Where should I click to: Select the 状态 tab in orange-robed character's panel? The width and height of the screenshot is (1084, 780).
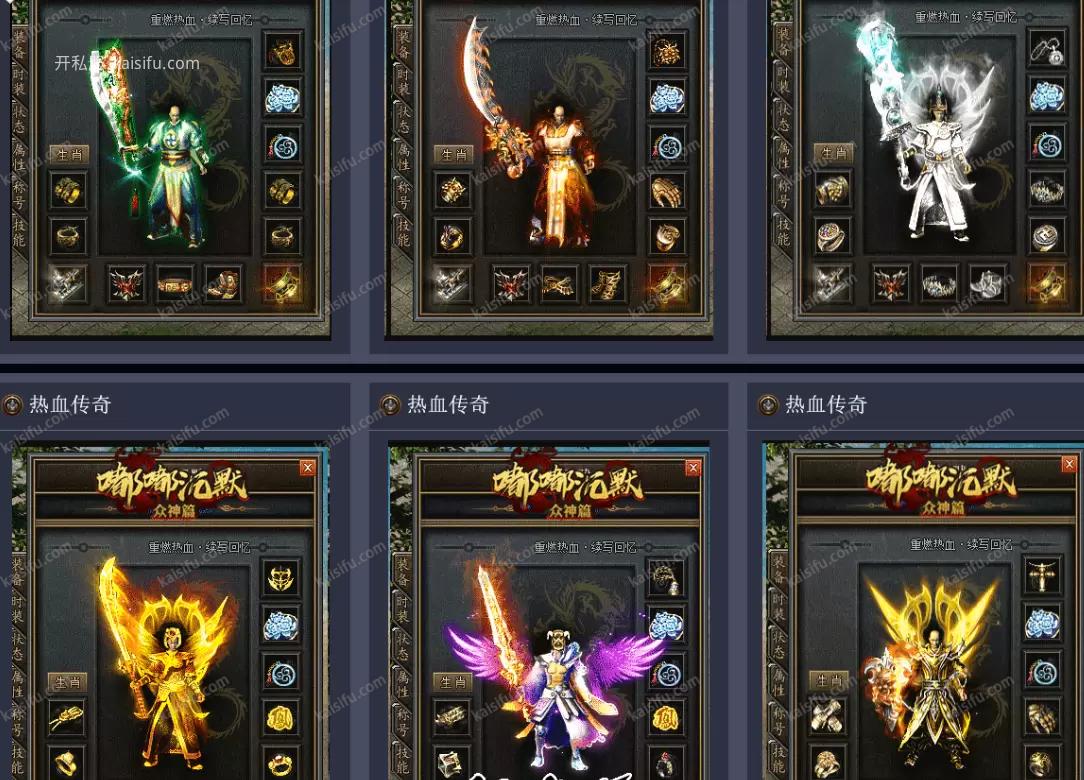[x=403, y=118]
